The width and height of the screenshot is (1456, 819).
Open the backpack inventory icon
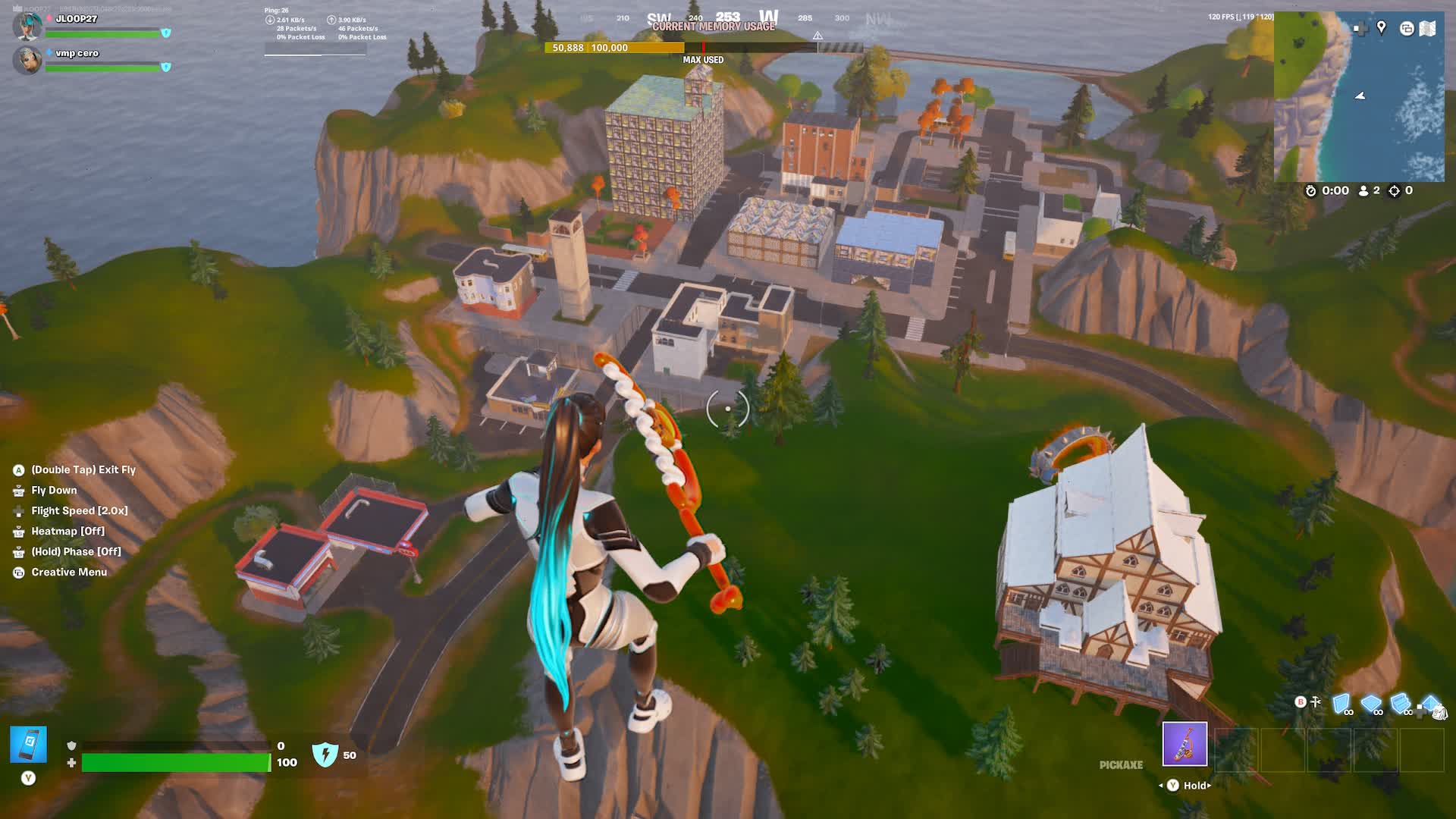click(x=1440, y=714)
